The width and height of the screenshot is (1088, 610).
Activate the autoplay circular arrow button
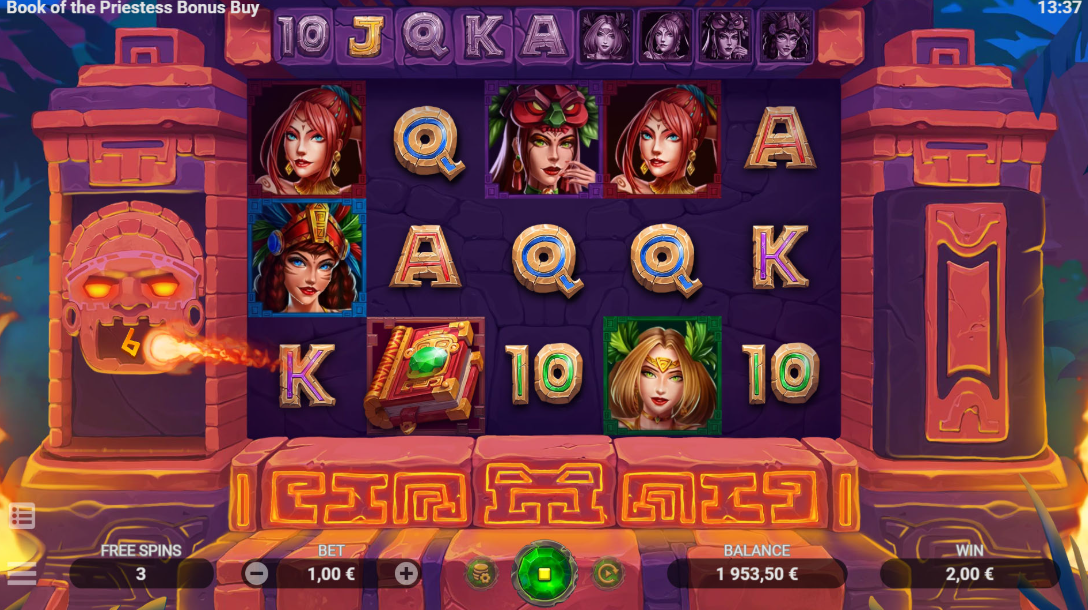pos(607,574)
